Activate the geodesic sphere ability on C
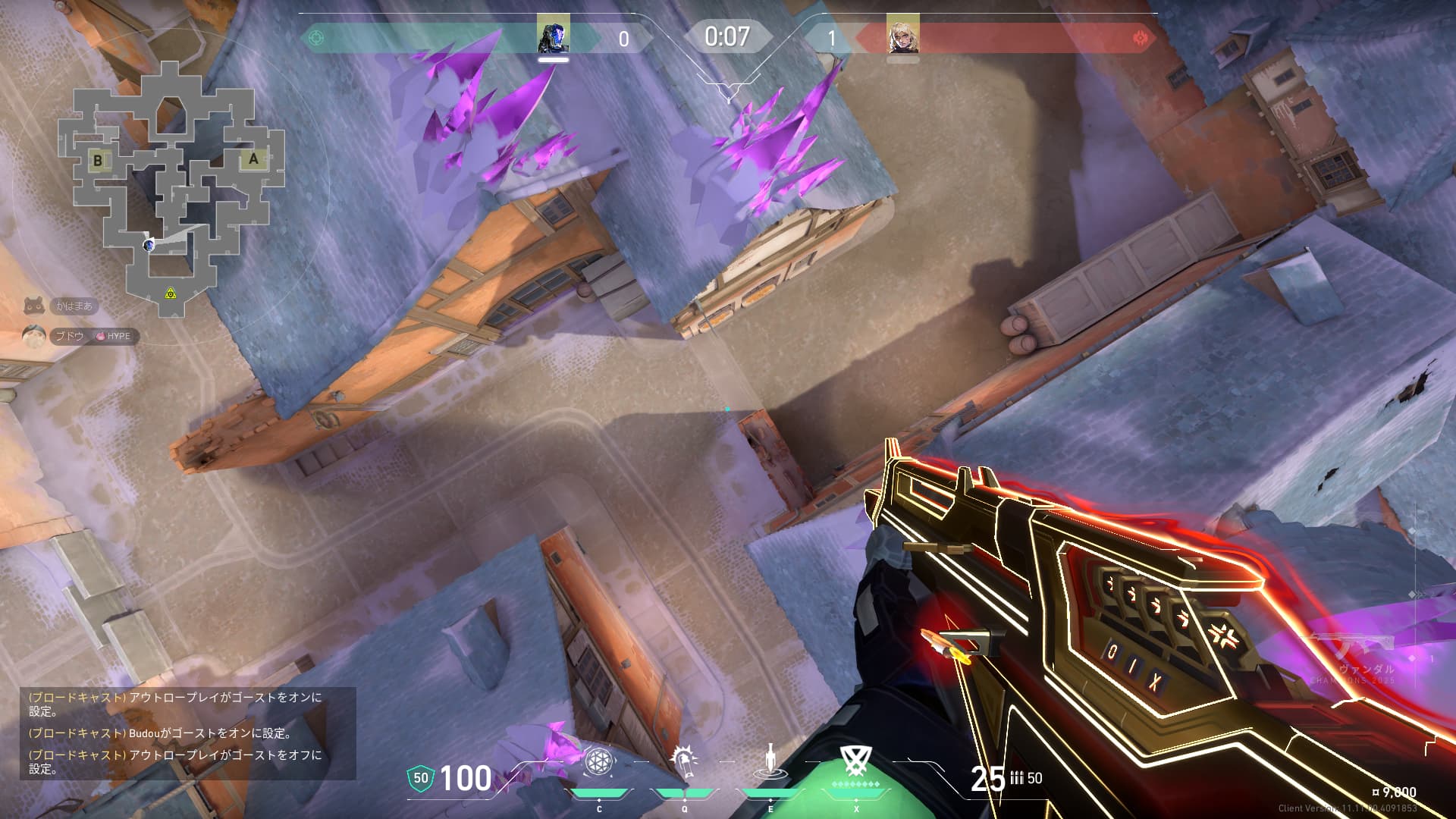 click(598, 762)
